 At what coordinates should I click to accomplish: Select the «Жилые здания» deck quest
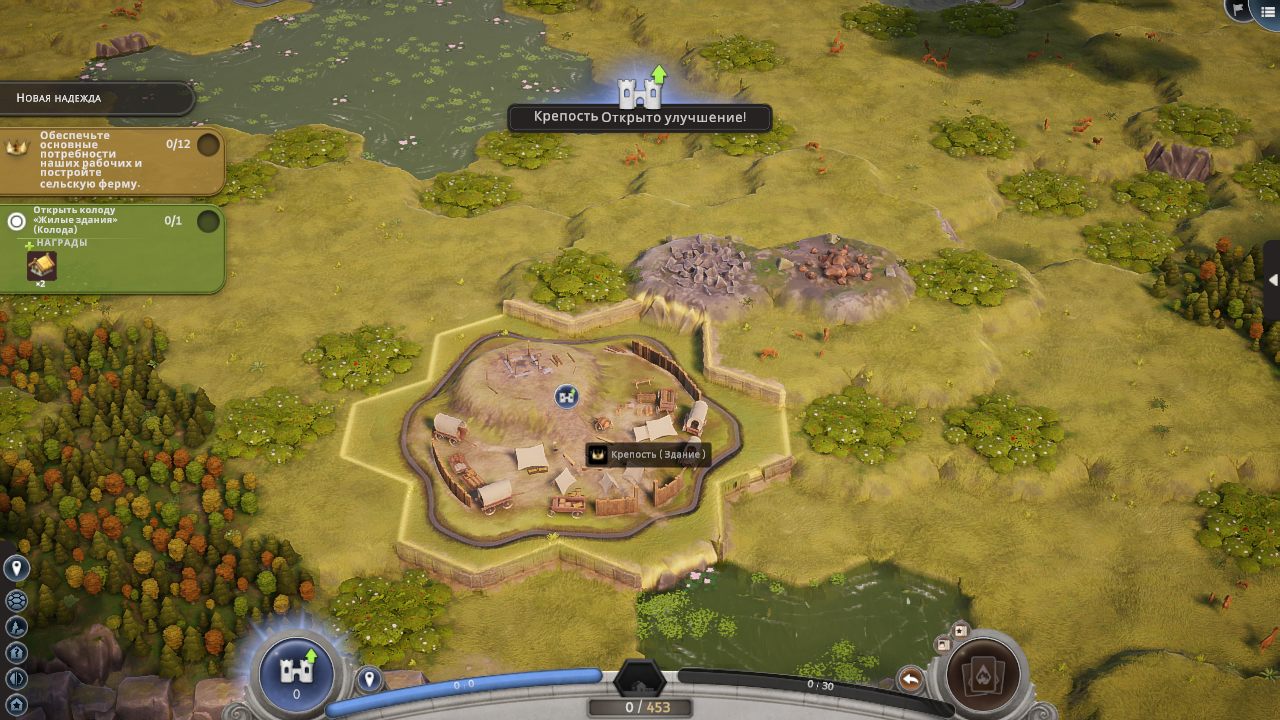[x=111, y=221]
